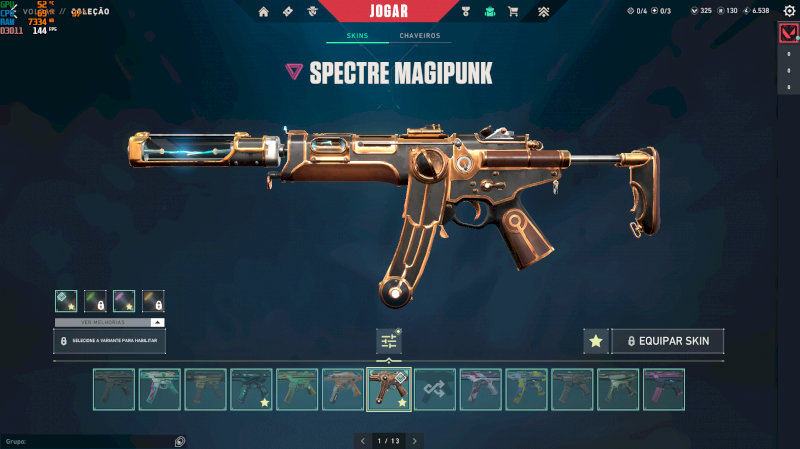Open the skin filter sliders button

point(389,341)
